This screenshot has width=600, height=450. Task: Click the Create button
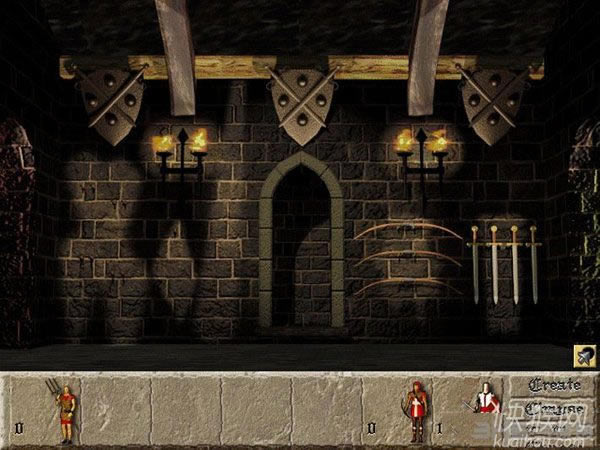pos(554,384)
